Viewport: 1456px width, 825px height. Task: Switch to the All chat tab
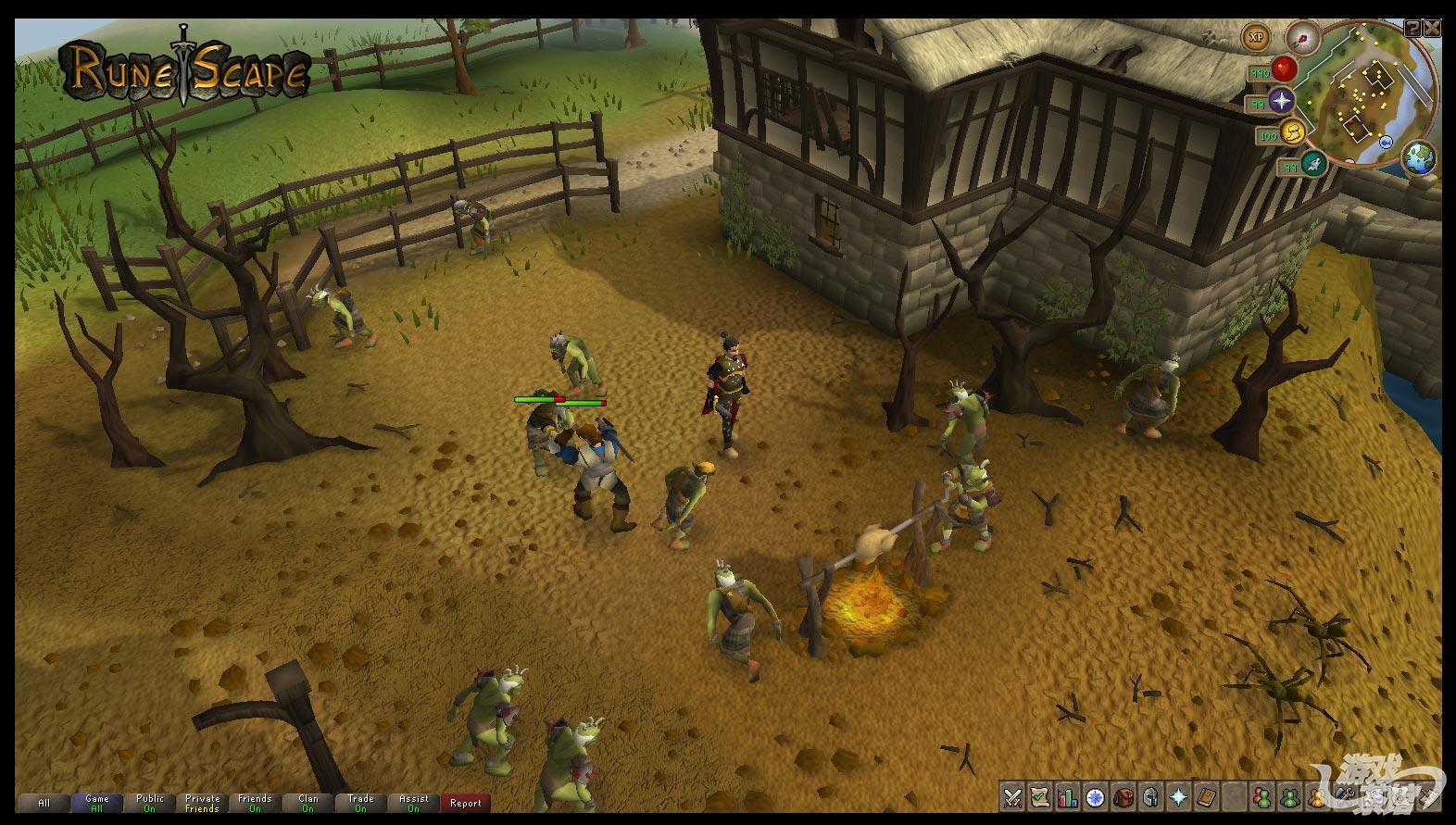pyautogui.click(x=44, y=803)
